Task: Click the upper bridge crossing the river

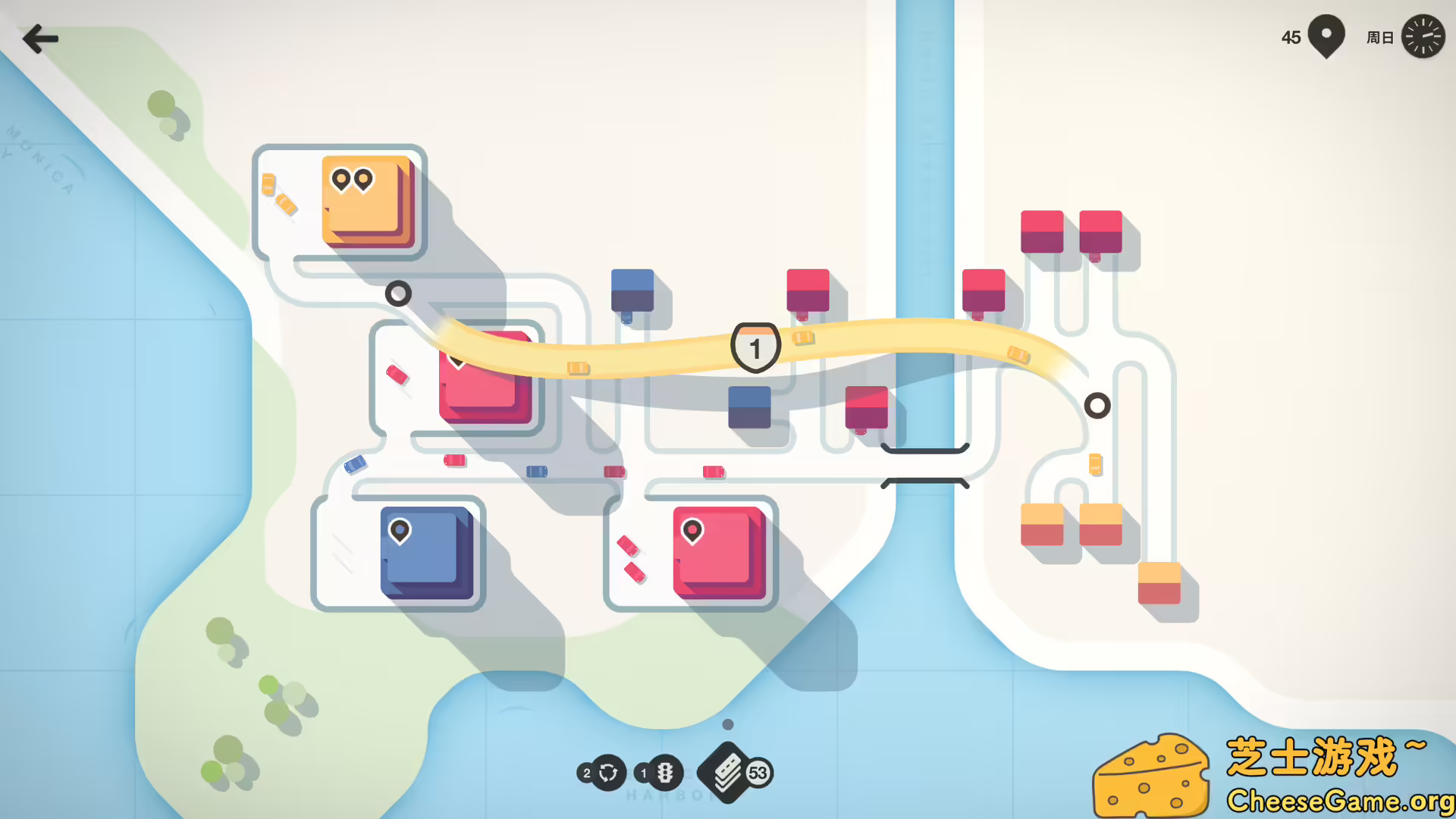Action: click(924, 451)
